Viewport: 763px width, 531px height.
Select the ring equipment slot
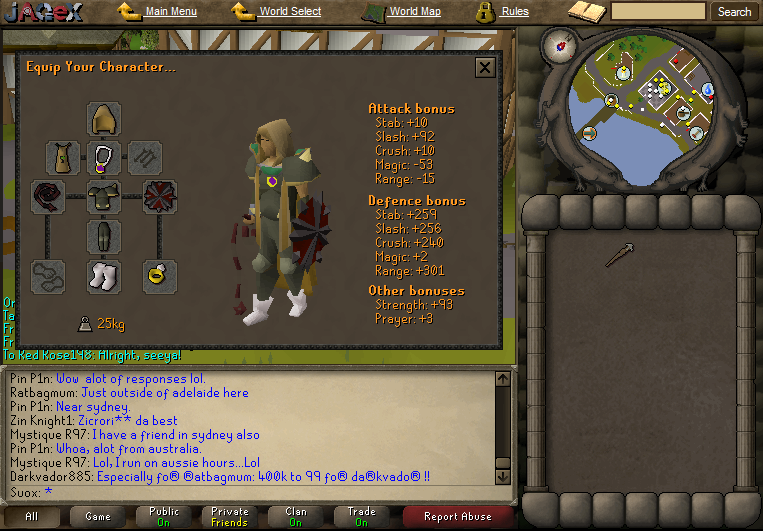[x=159, y=276]
